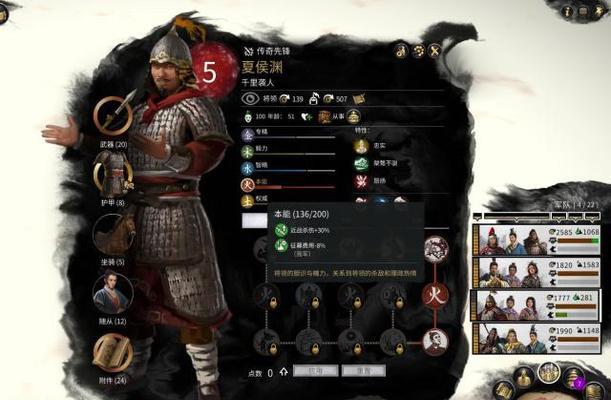
Task: Click the red instinct attribute icon
Action: (x=247, y=184)
